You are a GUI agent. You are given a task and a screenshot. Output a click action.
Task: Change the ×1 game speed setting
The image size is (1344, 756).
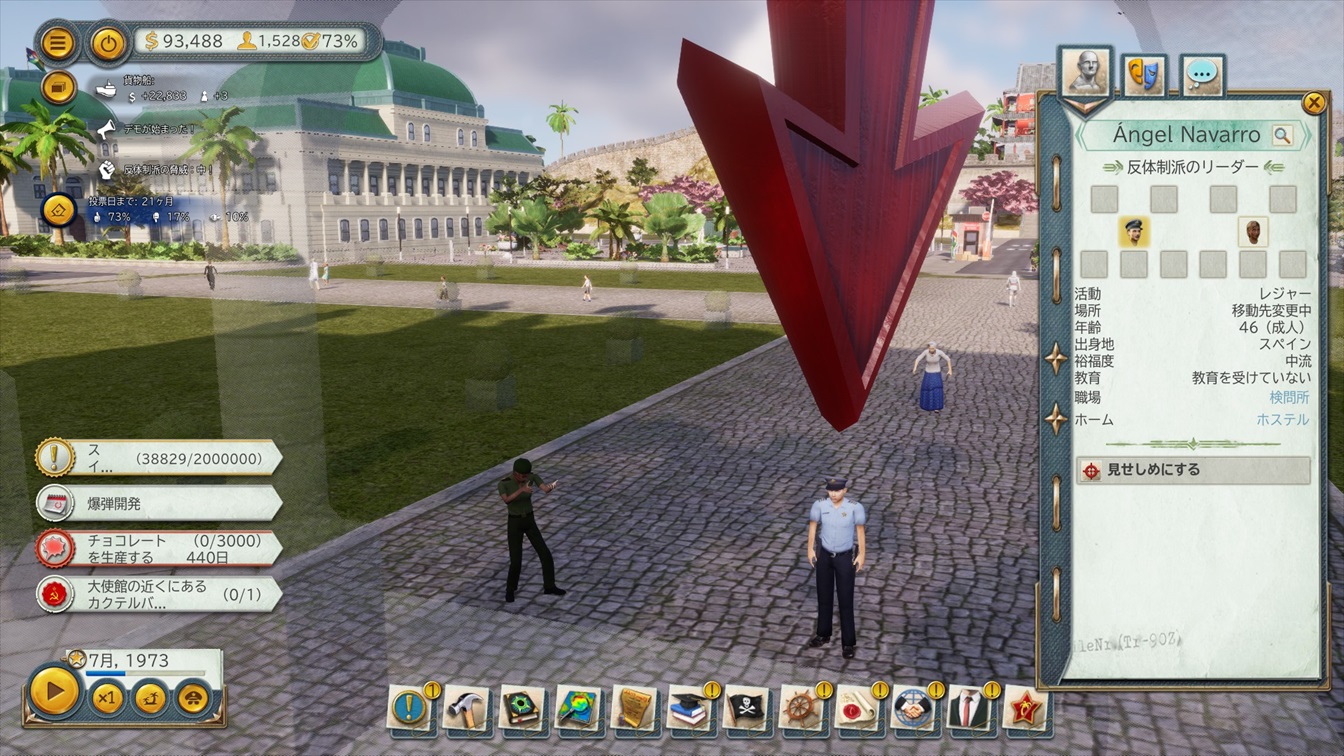[106, 697]
